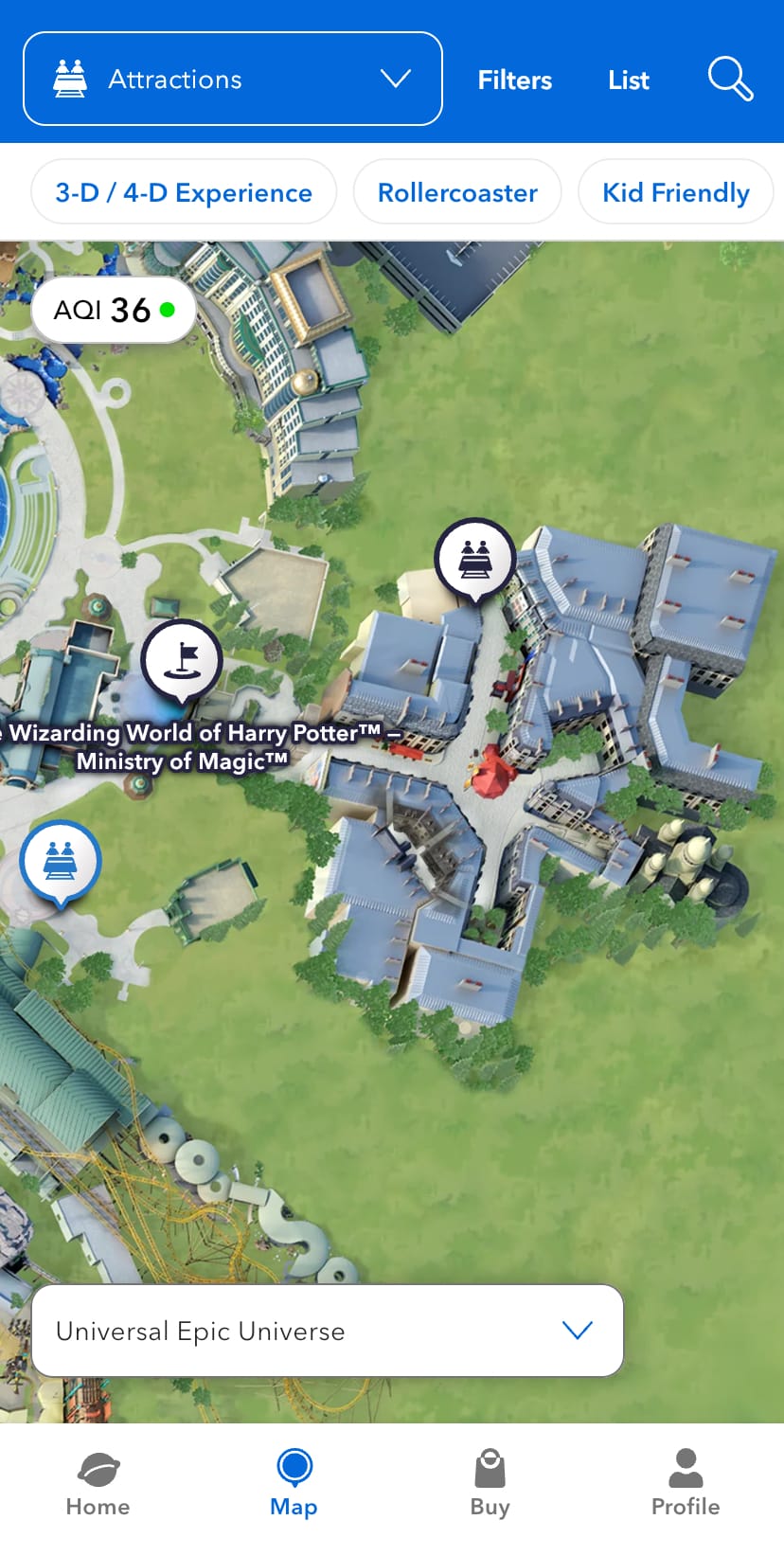Open the Filters options

pyautogui.click(x=514, y=80)
